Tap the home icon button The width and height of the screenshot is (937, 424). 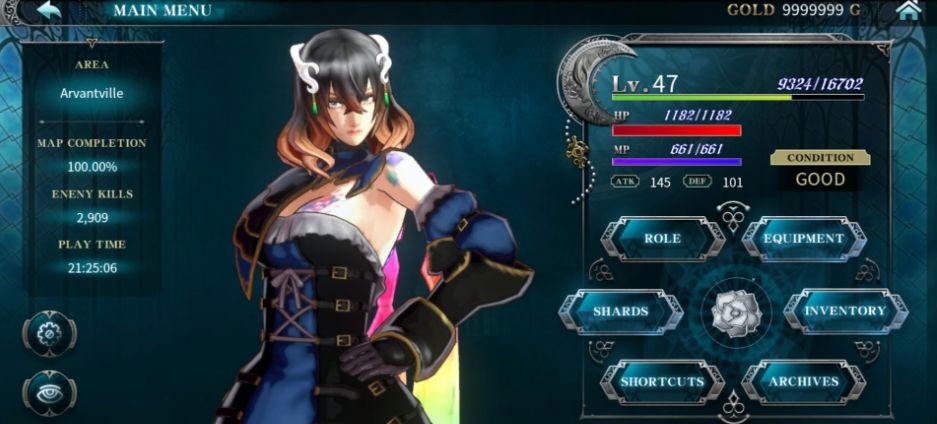(909, 11)
